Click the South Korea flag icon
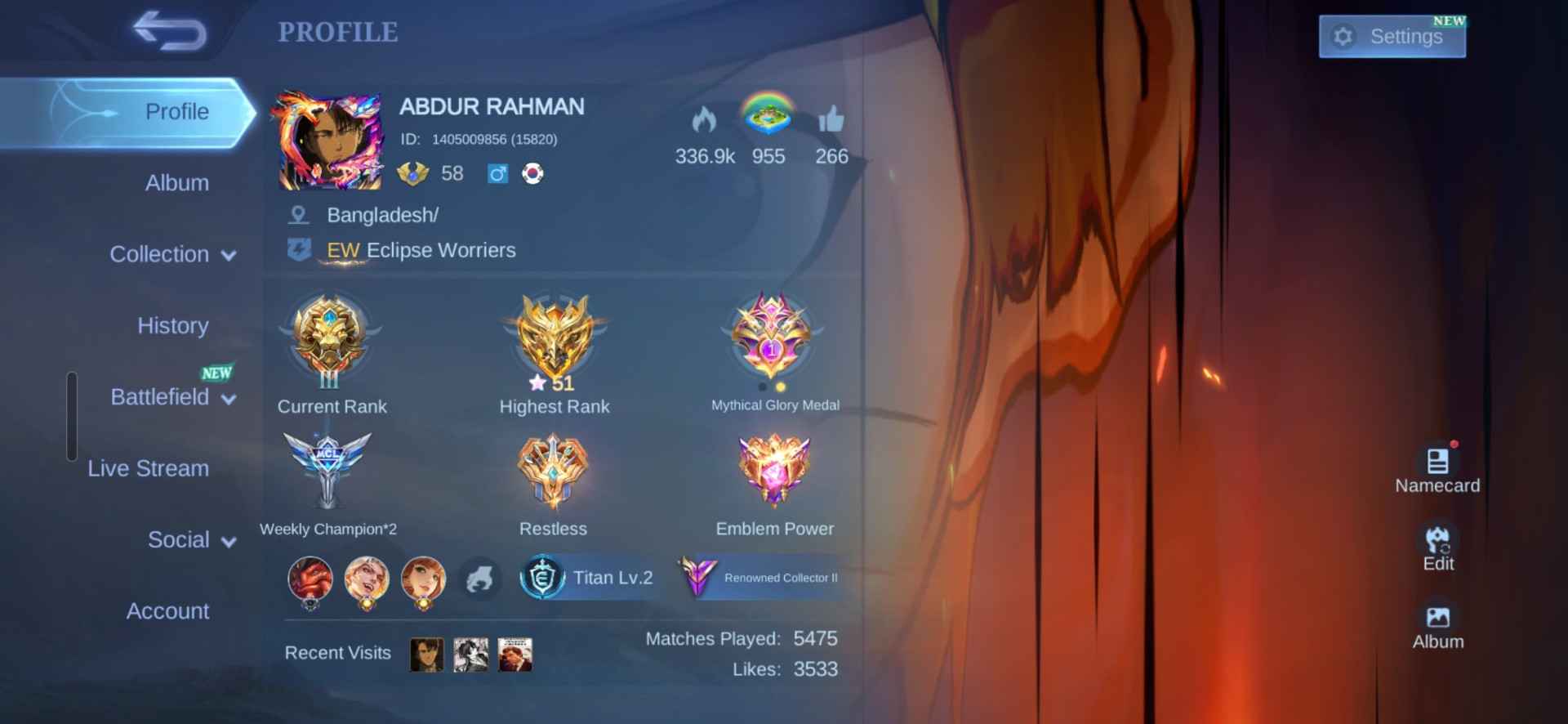 pyautogui.click(x=532, y=173)
